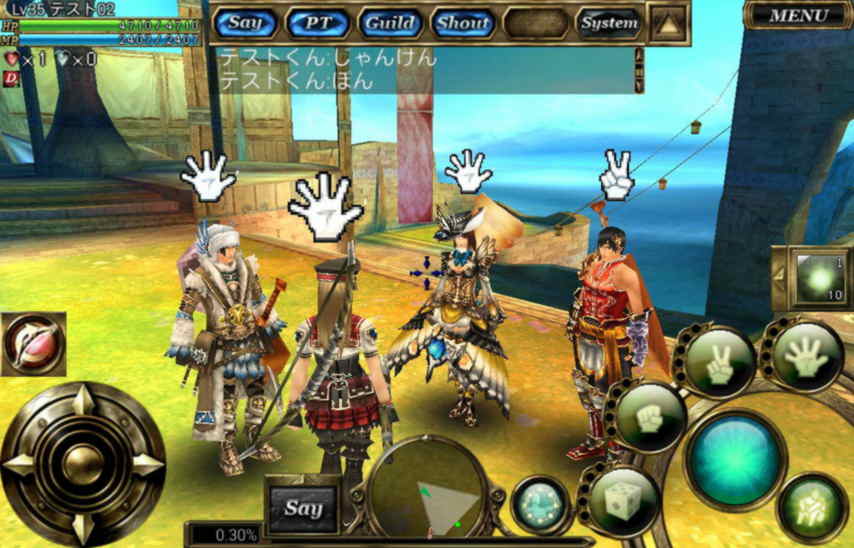This screenshot has width=854, height=548.
Task: Open the MENU button
Action: coord(798,15)
